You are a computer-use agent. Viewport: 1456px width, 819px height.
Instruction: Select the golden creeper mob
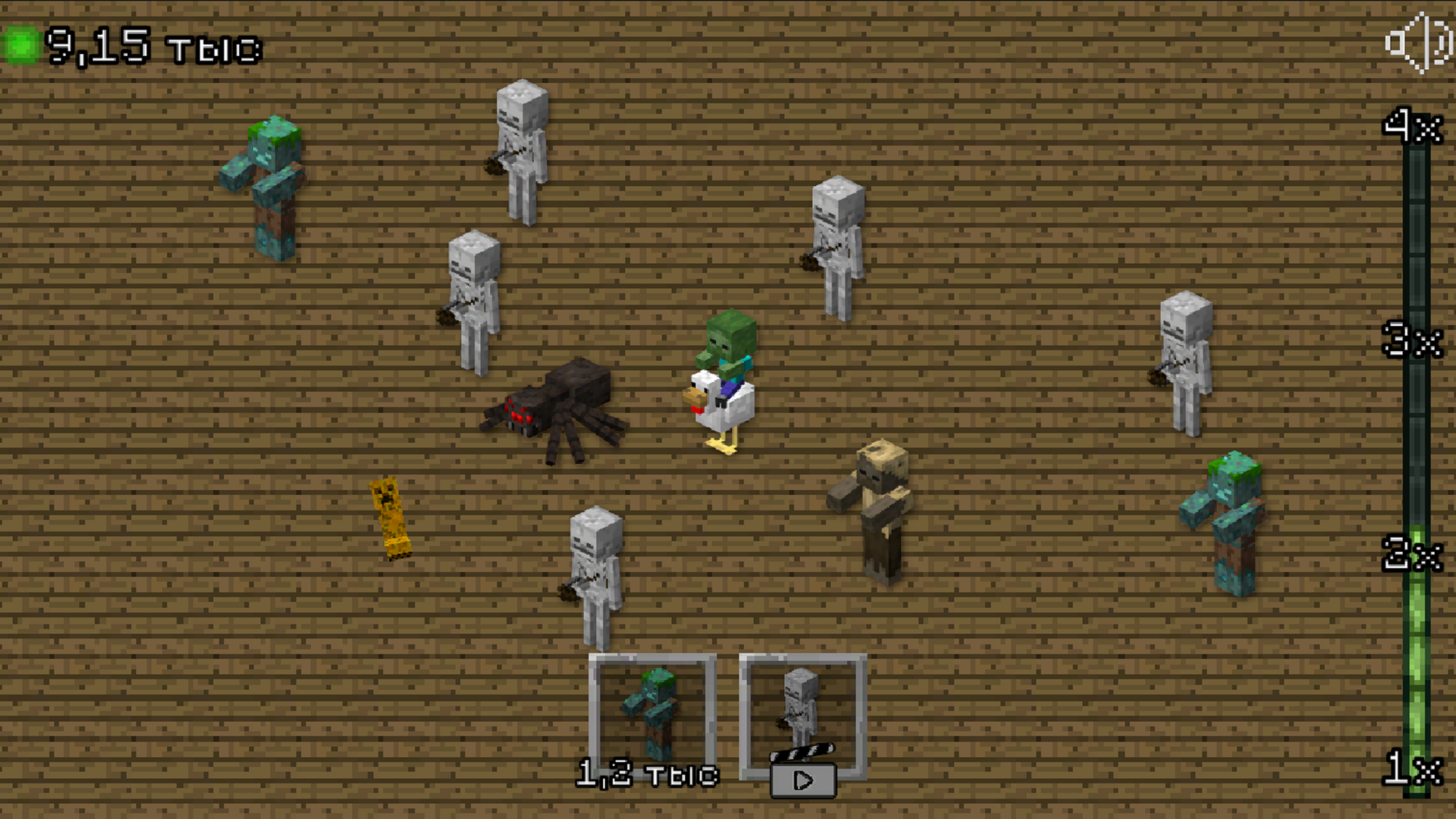click(x=391, y=519)
